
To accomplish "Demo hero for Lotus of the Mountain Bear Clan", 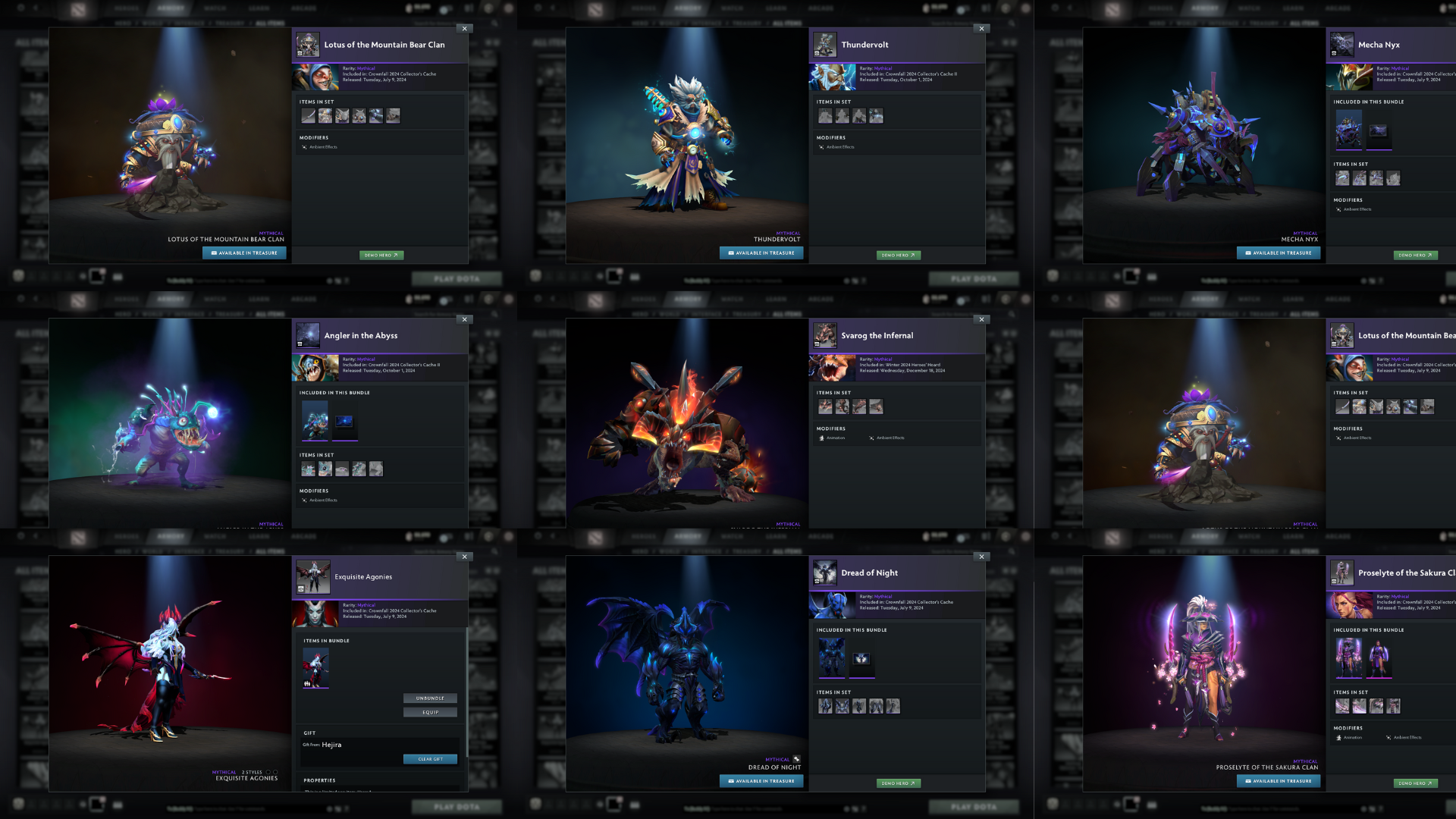I will tap(381, 256).
